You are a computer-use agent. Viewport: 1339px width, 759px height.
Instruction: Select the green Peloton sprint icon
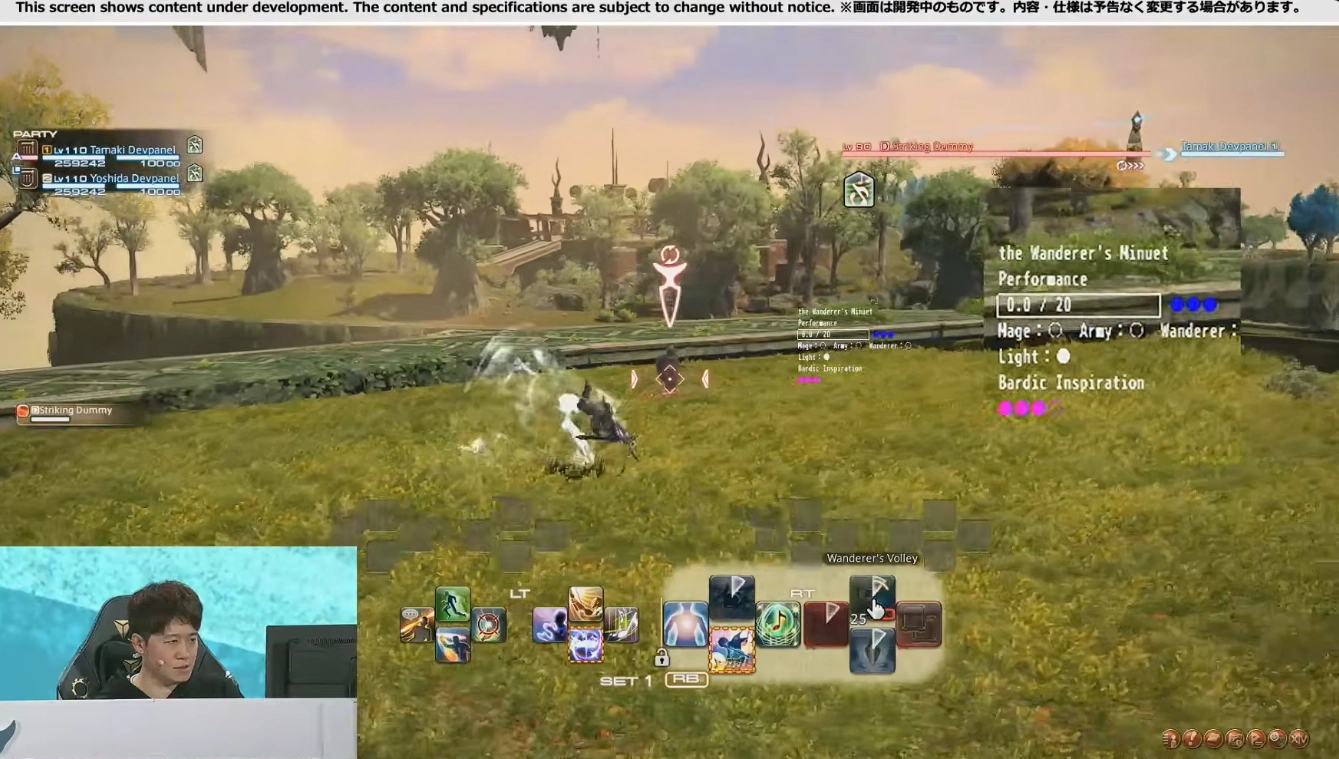pos(452,606)
